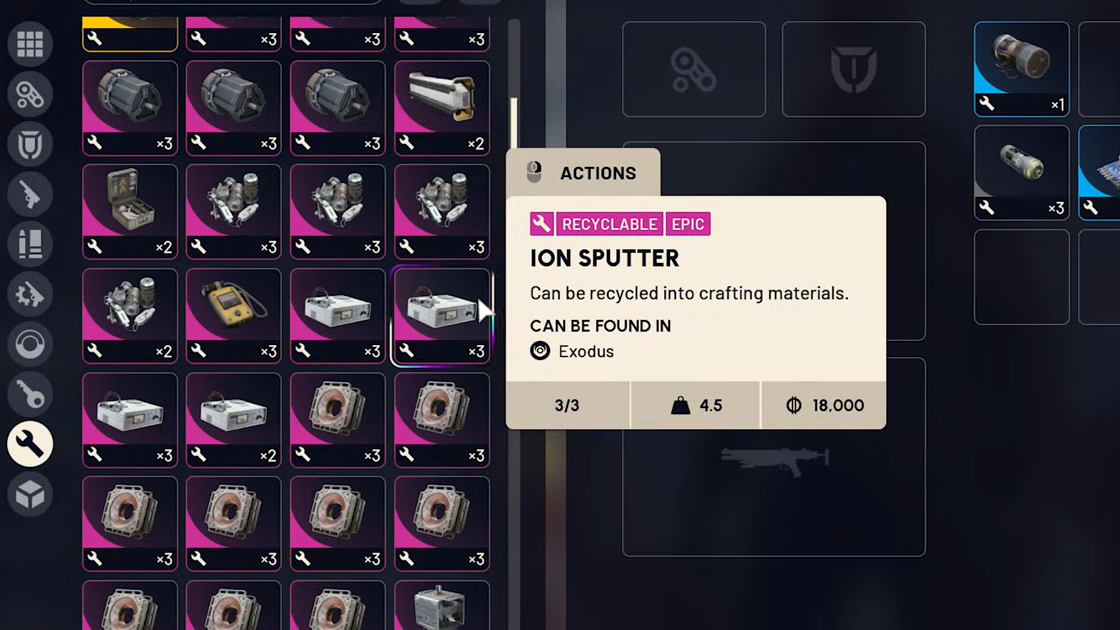Filter inventory by the gun icon
Viewport: 1120px width, 630px height.
[x=30, y=195]
